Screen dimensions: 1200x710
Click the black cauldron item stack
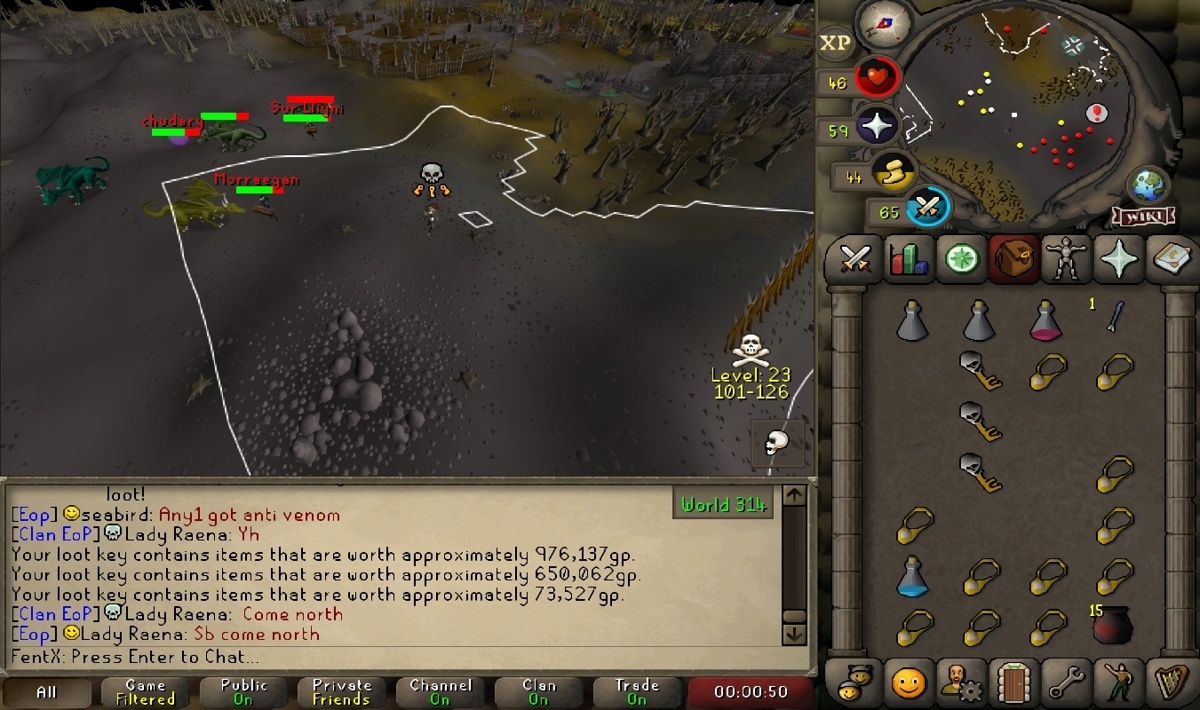[x=1113, y=625]
